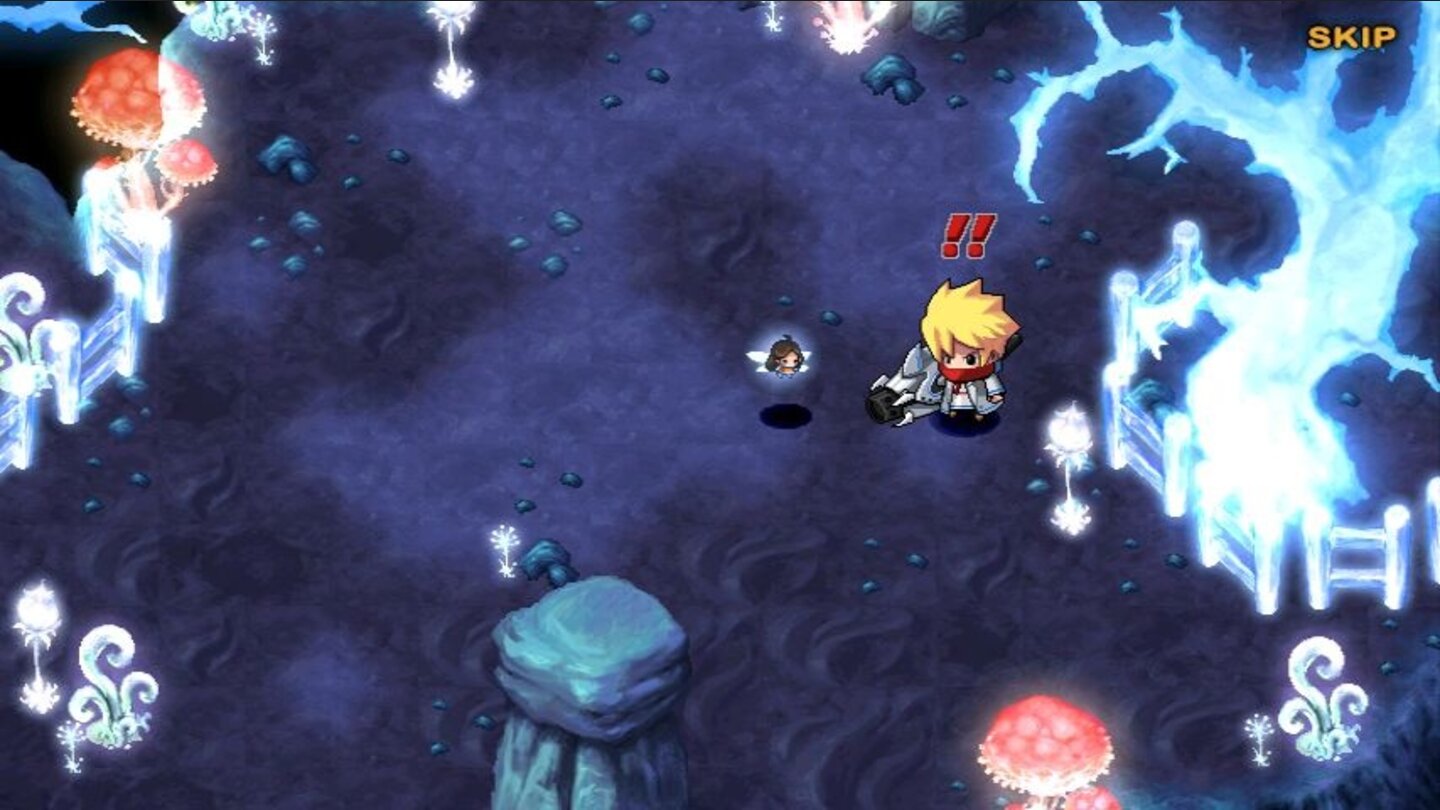Screen dimensions: 1440x810
Task: Click the SKIP label in the corner
Action: [1352, 36]
